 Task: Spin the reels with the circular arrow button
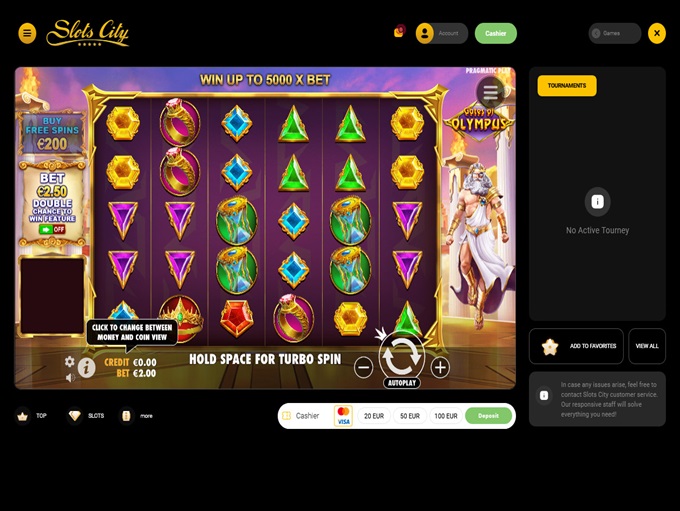402,354
